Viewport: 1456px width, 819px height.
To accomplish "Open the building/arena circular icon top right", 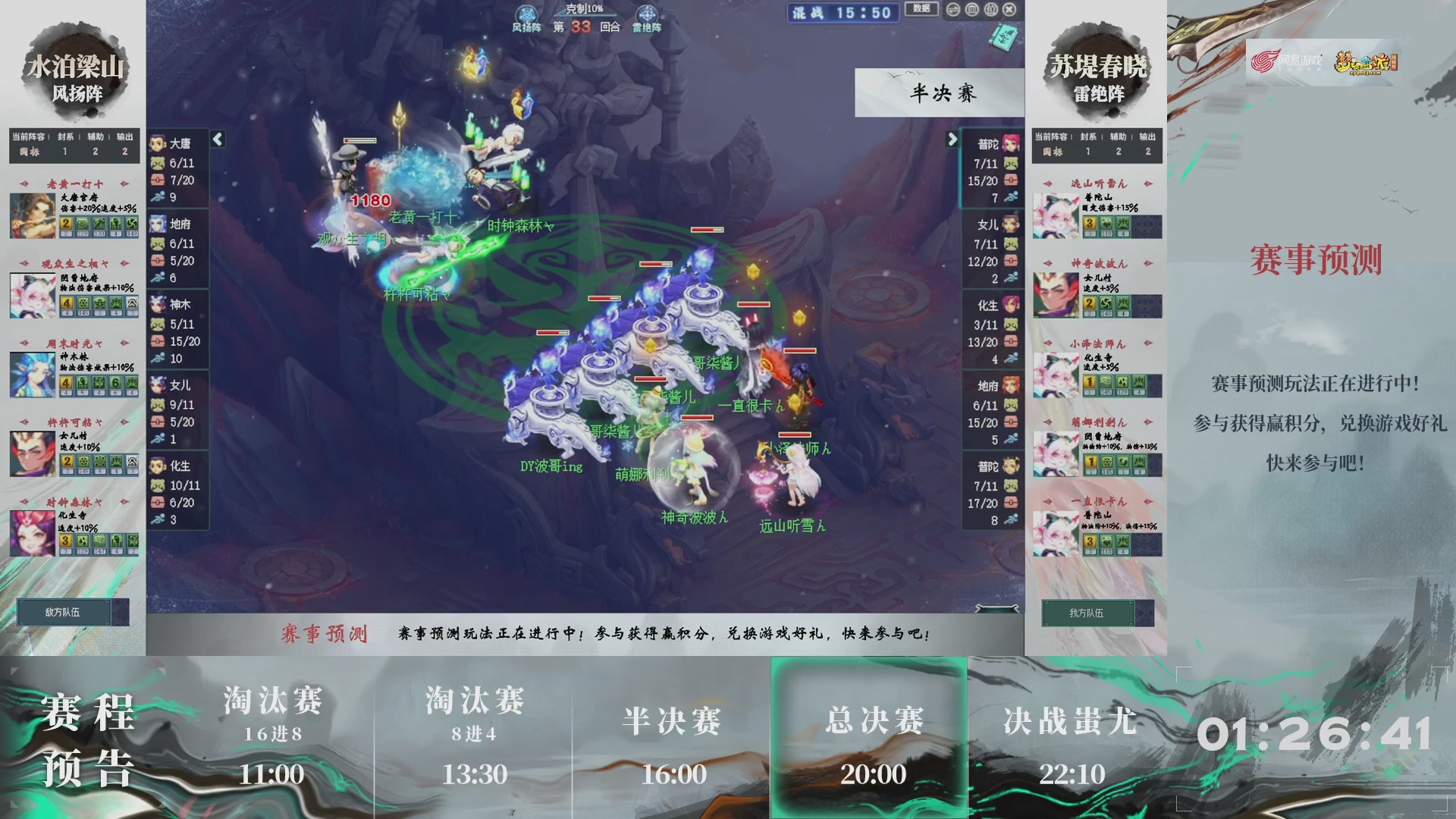I will pyautogui.click(x=990, y=10).
